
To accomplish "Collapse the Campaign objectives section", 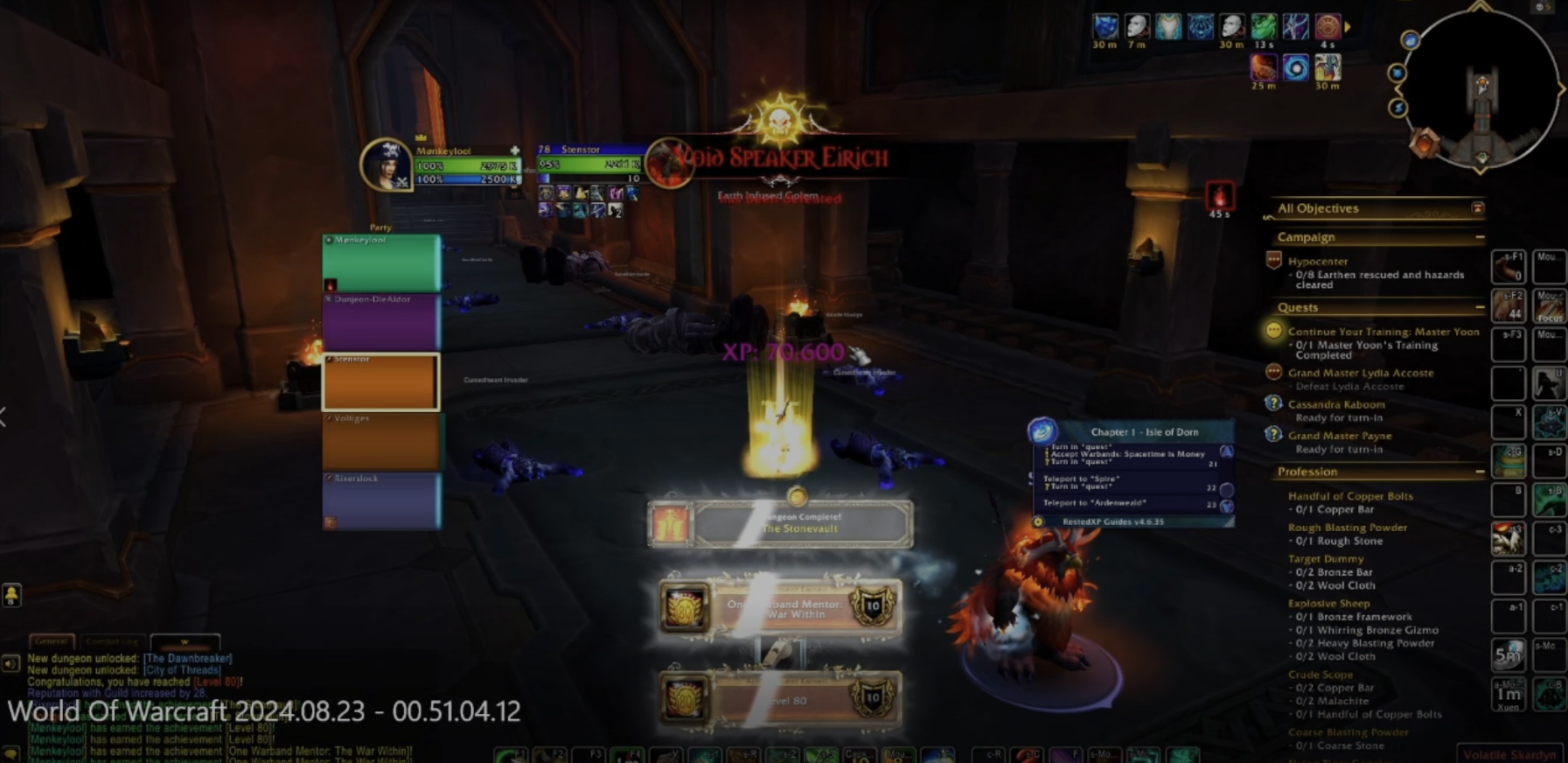I will coord(1479,237).
